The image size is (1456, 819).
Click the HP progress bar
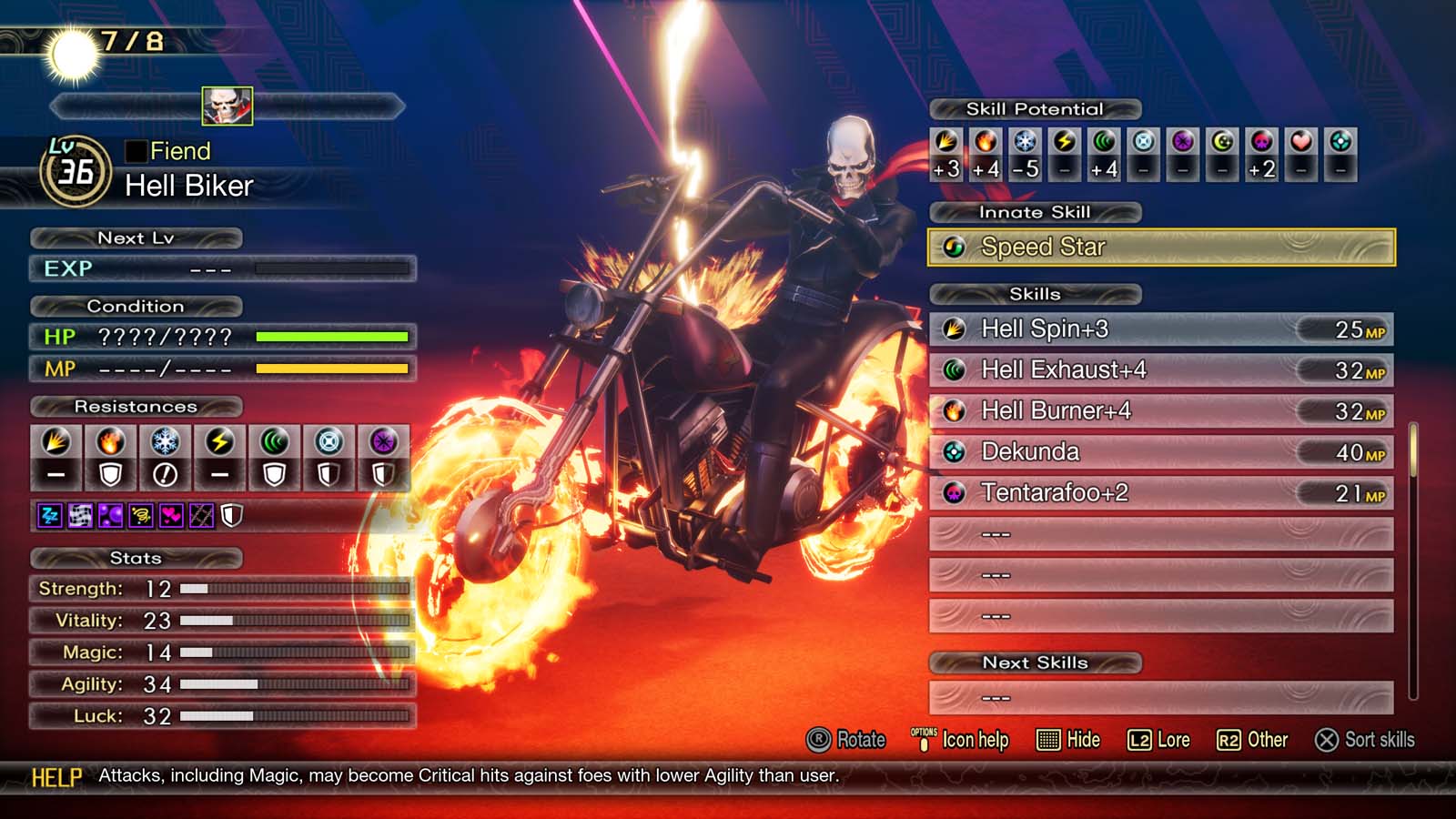click(x=332, y=337)
